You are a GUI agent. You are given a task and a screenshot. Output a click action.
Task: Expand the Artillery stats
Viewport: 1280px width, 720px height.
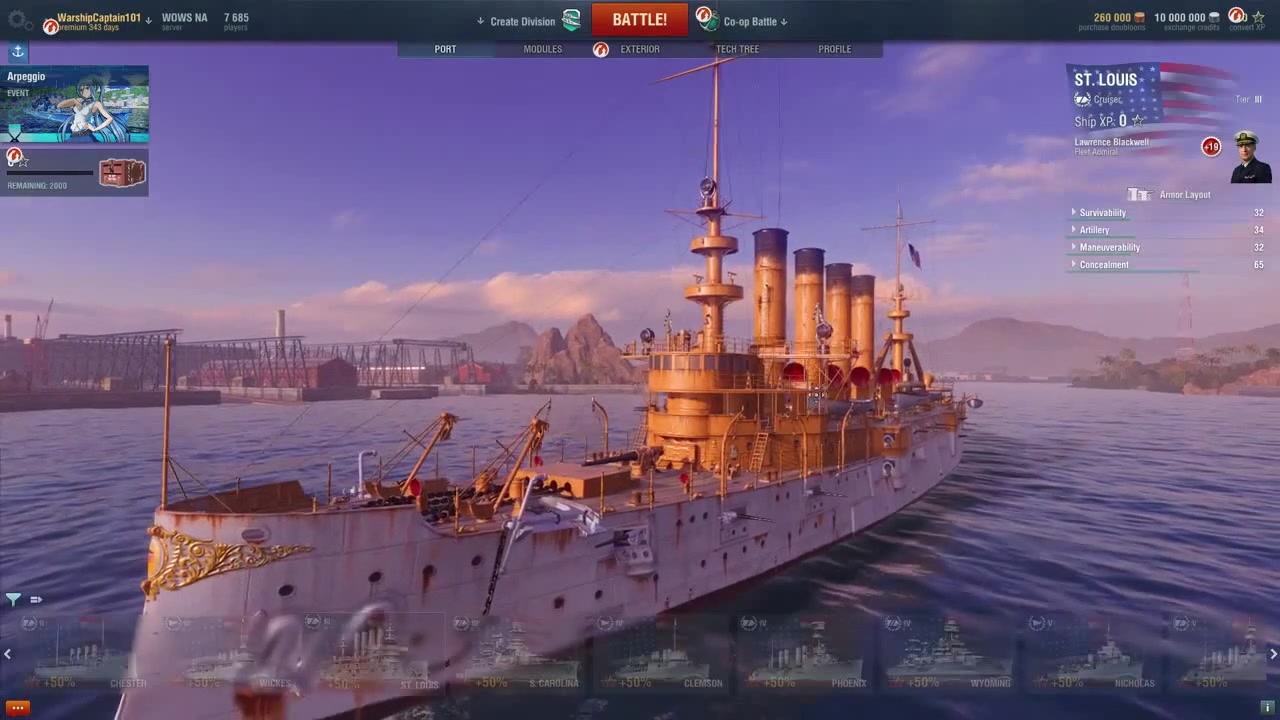1094,230
